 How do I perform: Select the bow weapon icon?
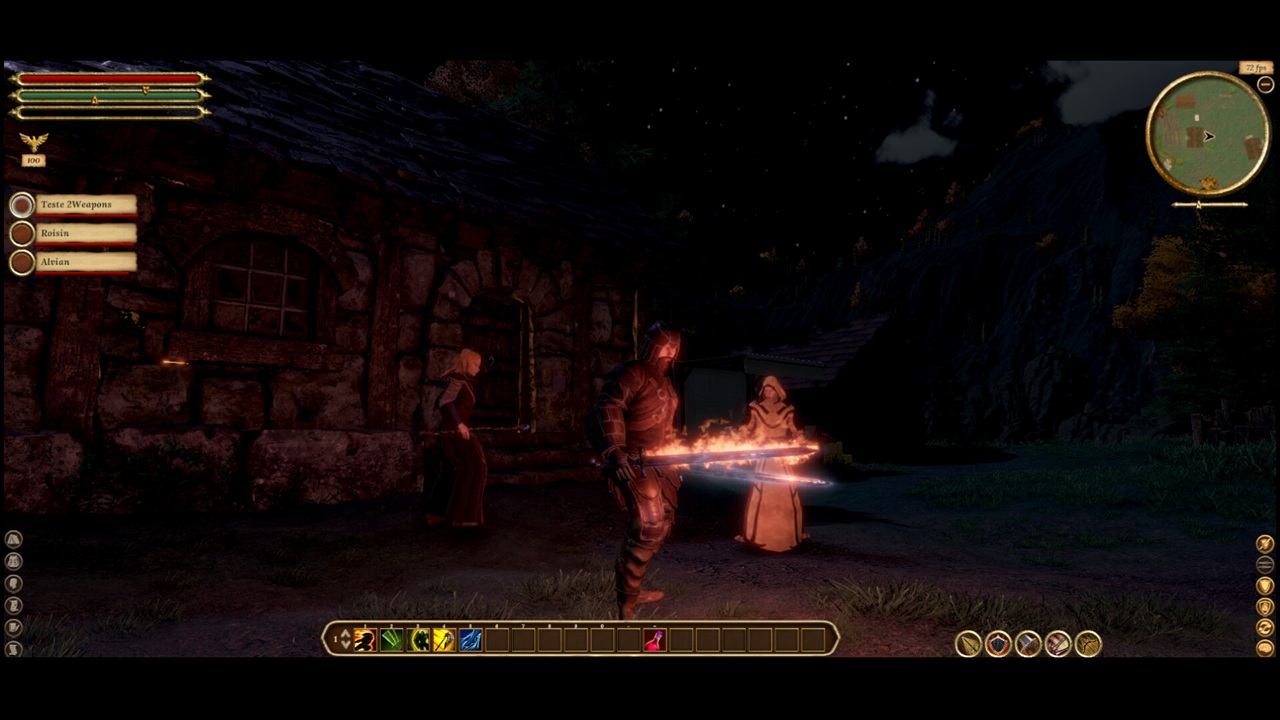click(x=1088, y=644)
